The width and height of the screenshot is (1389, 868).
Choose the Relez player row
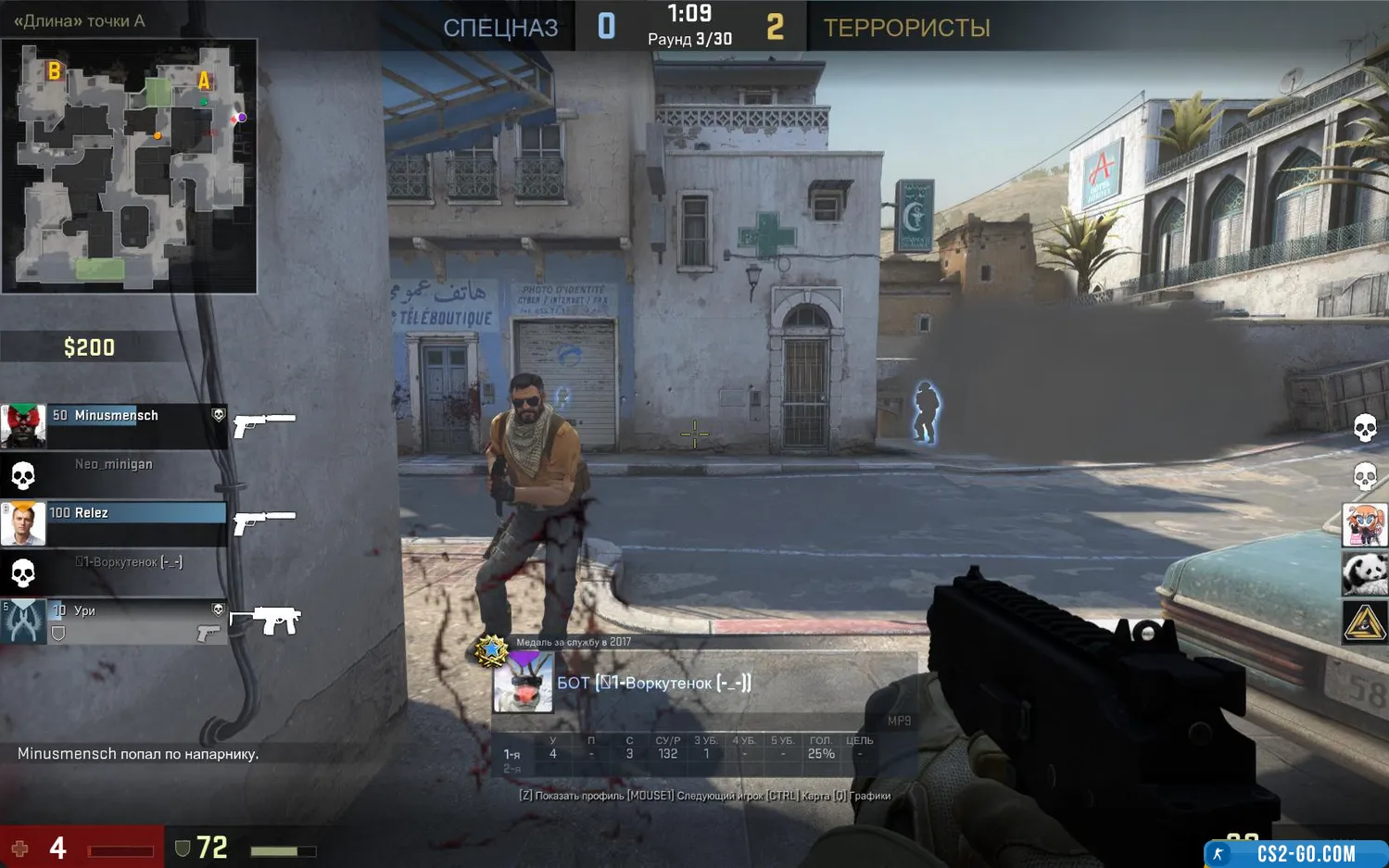point(135,513)
